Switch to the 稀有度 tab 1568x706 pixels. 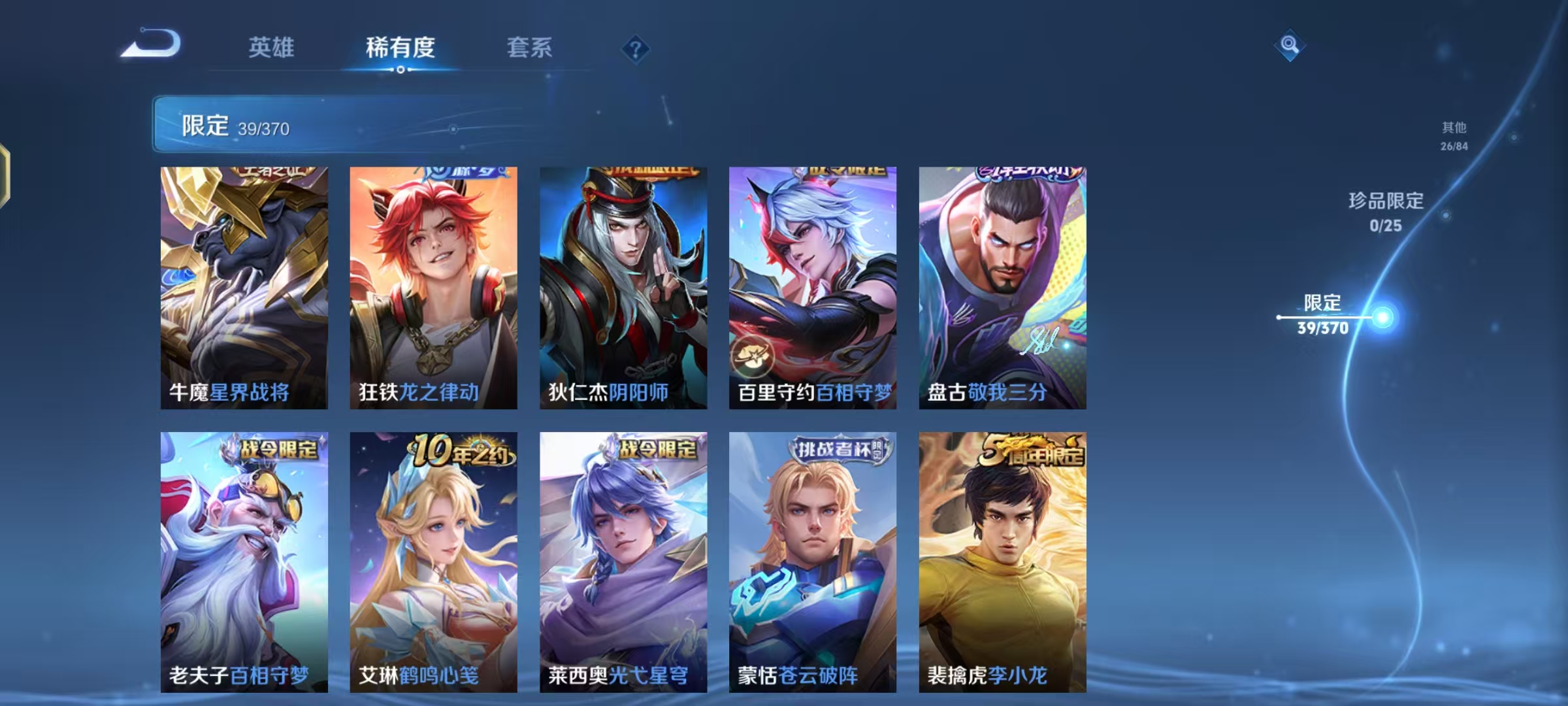pos(401,48)
